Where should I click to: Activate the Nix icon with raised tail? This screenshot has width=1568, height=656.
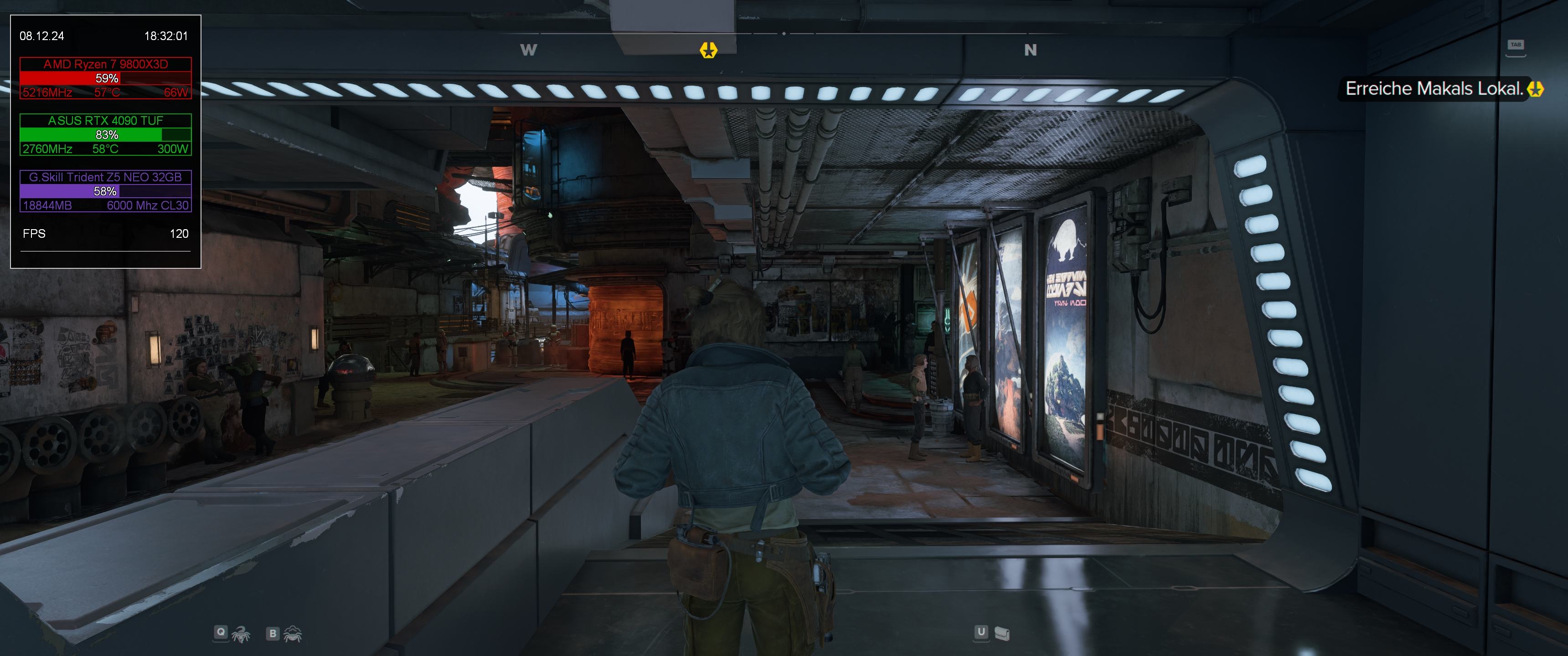241,634
